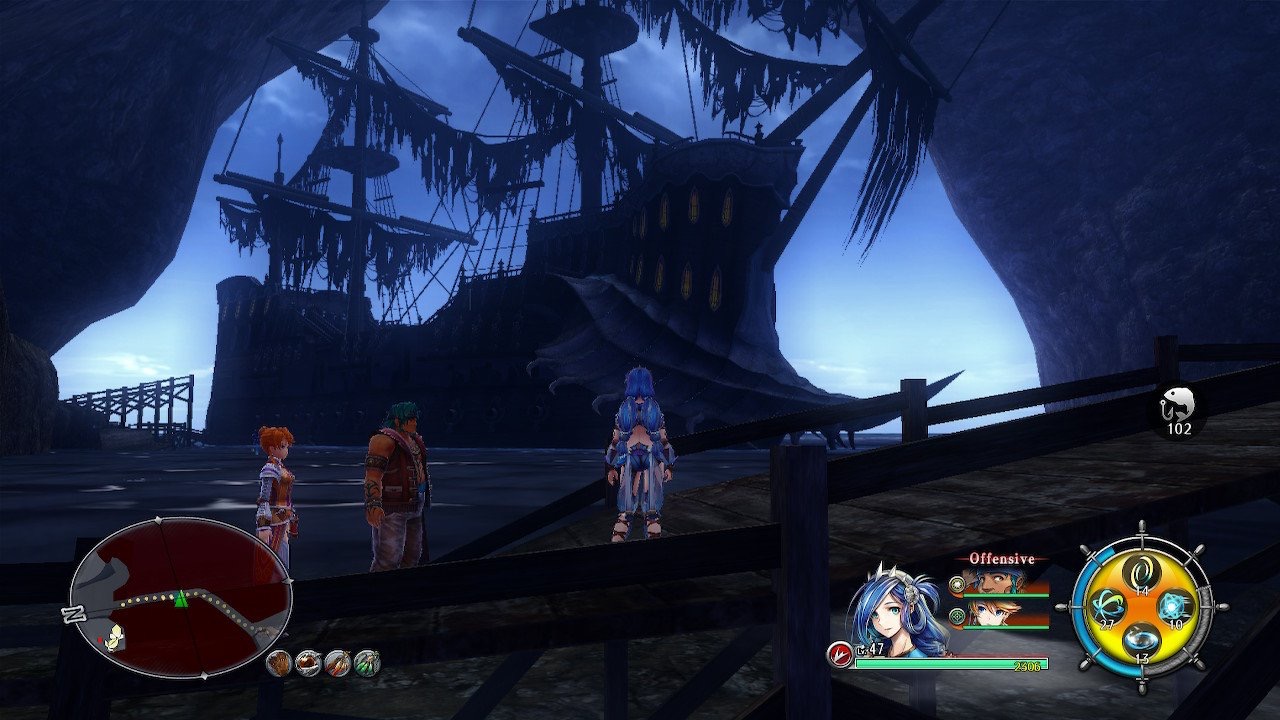Select the red and orange feather gear icon
The height and width of the screenshot is (720, 1280).
coord(338,662)
